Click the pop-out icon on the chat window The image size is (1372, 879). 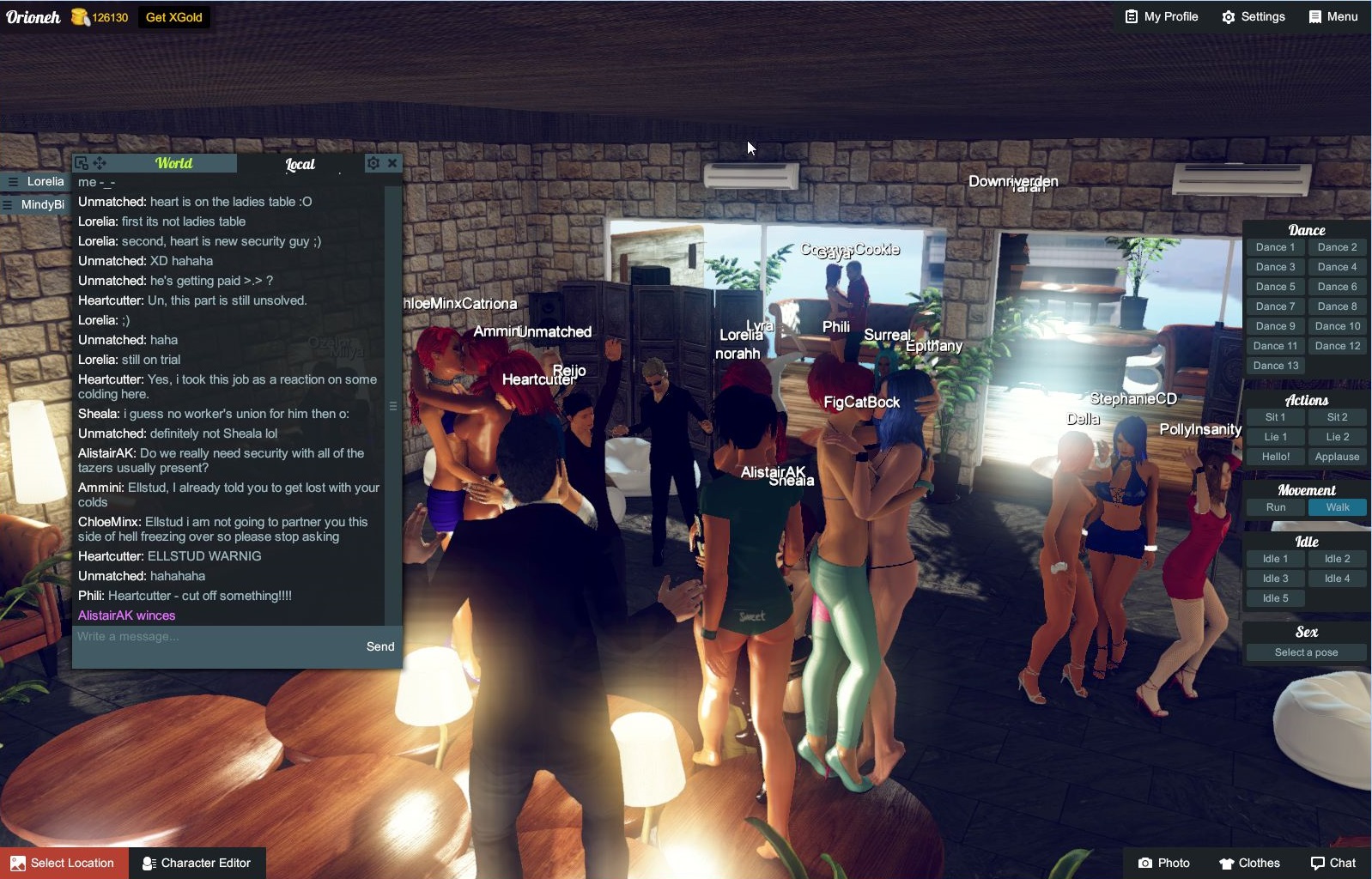click(x=82, y=161)
